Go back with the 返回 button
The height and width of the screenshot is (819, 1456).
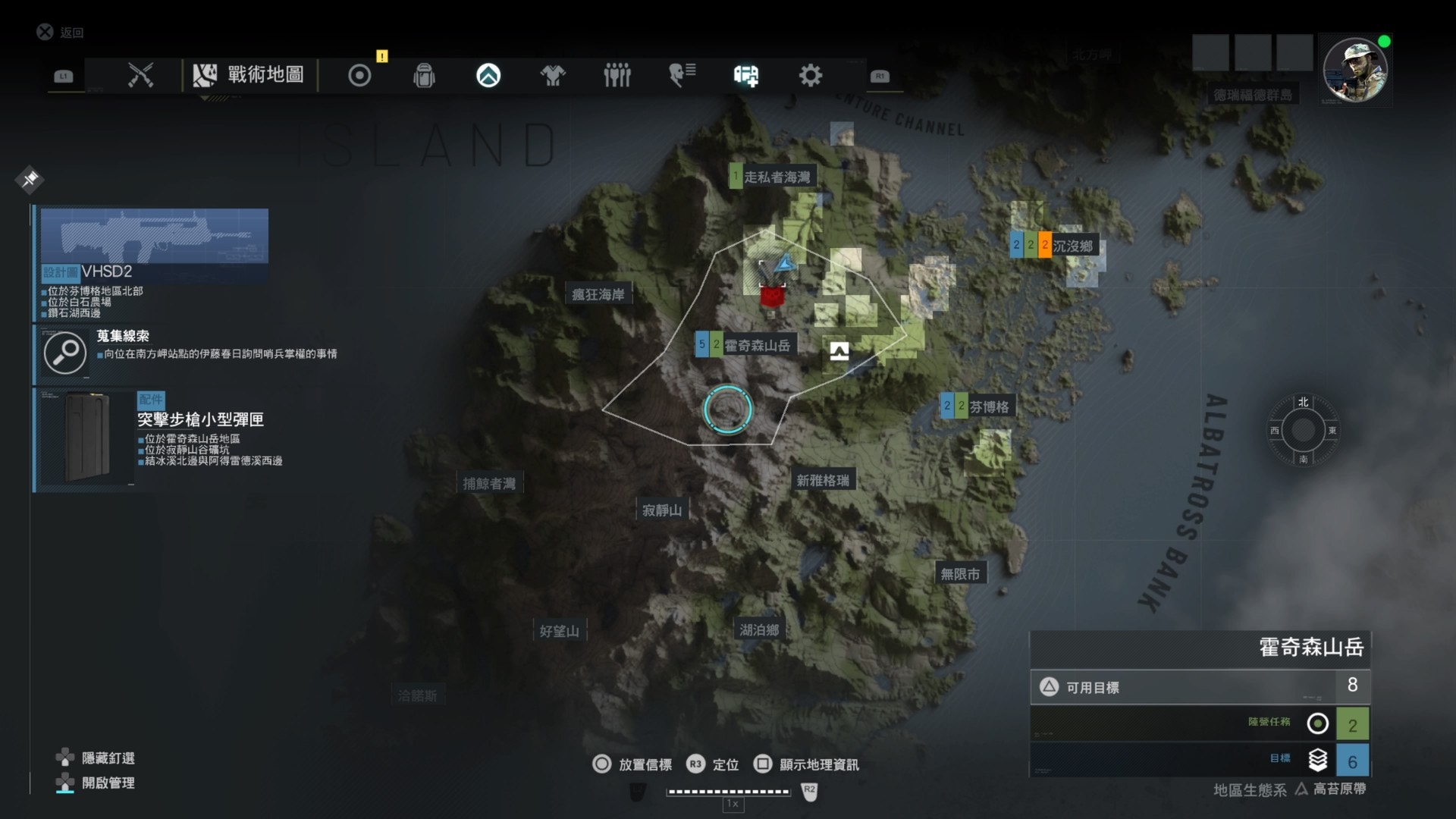point(61,32)
